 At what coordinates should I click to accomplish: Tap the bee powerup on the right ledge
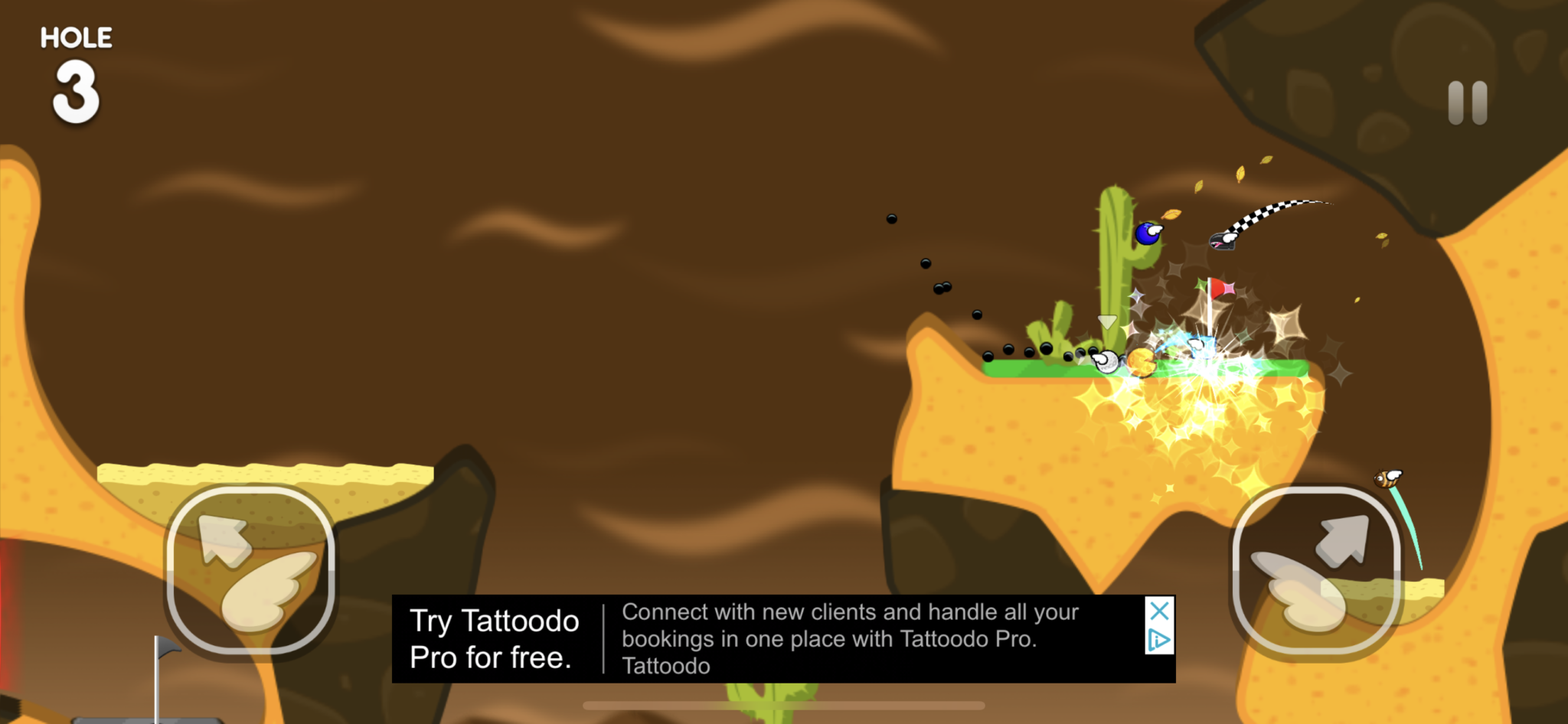pyautogui.click(x=1386, y=478)
